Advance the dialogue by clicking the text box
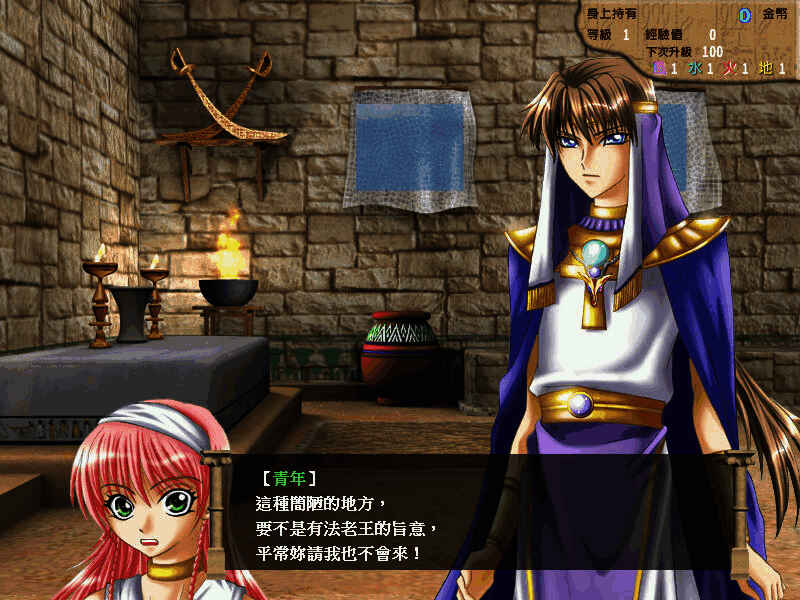800x600 pixels. (478, 514)
